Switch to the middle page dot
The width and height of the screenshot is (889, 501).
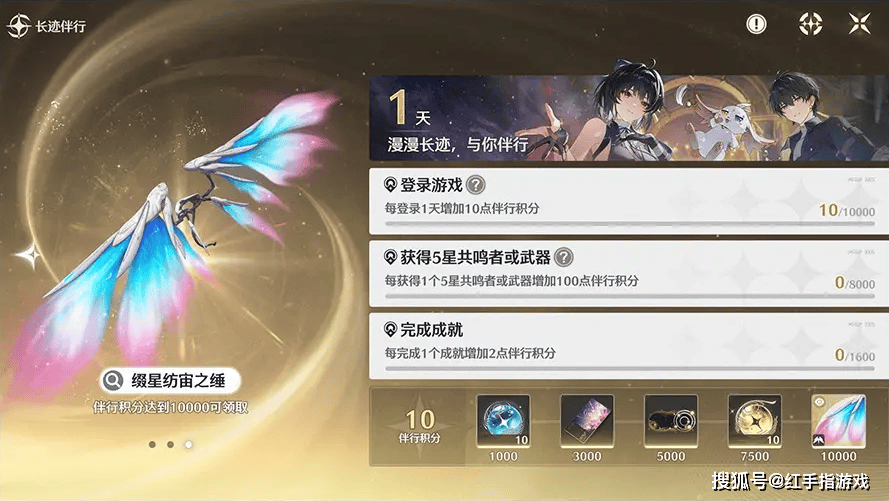(x=170, y=443)
